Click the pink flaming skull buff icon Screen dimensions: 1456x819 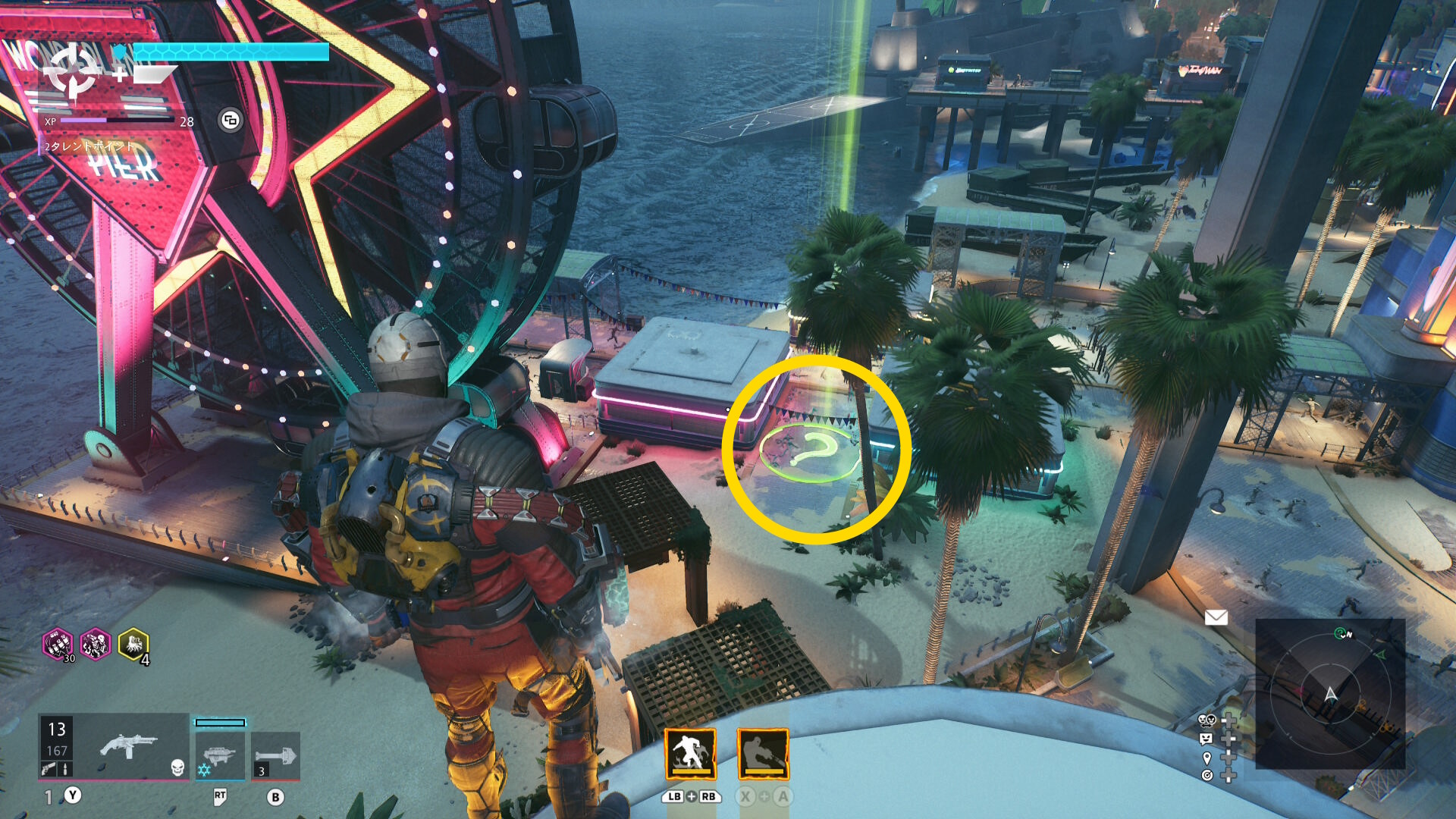pos(96,645)
